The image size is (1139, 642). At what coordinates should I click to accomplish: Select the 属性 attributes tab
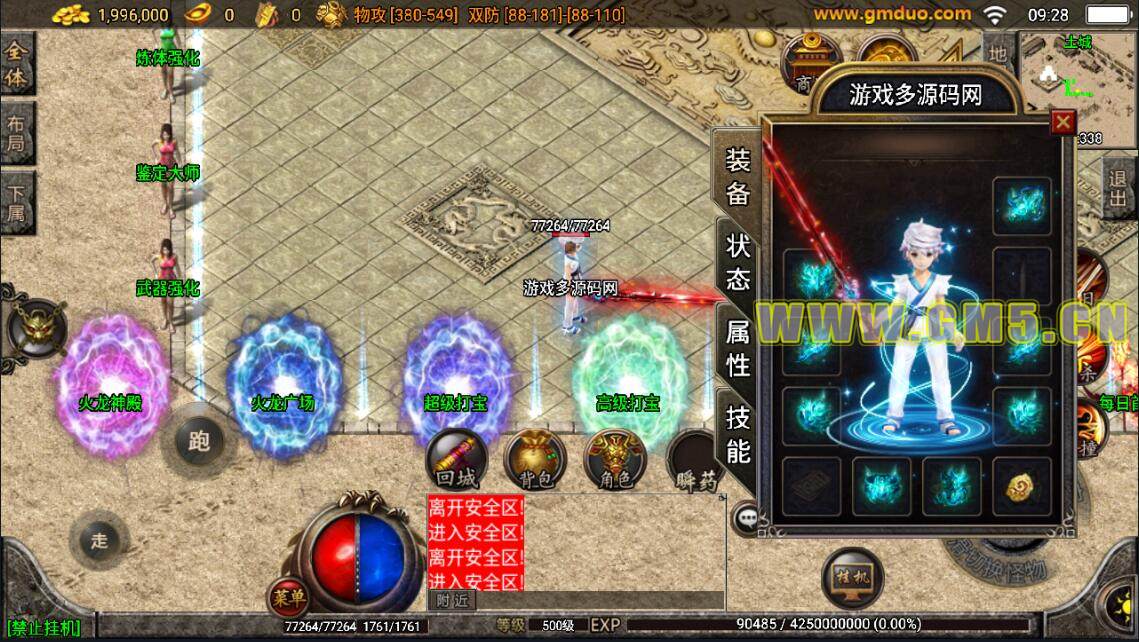tap(738, 348)
